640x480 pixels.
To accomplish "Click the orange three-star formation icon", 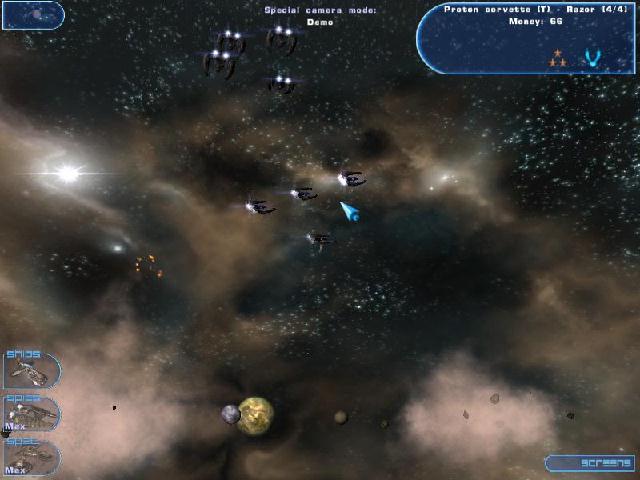I will coord(558,58).
